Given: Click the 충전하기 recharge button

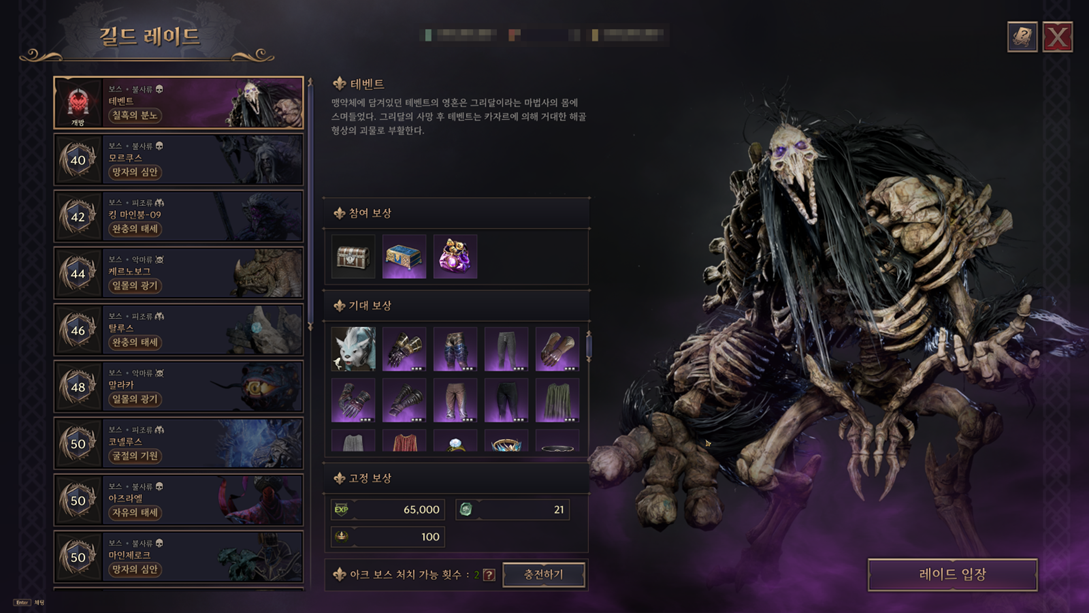Looking at the screenshot, I should click(x=543, y=574).
